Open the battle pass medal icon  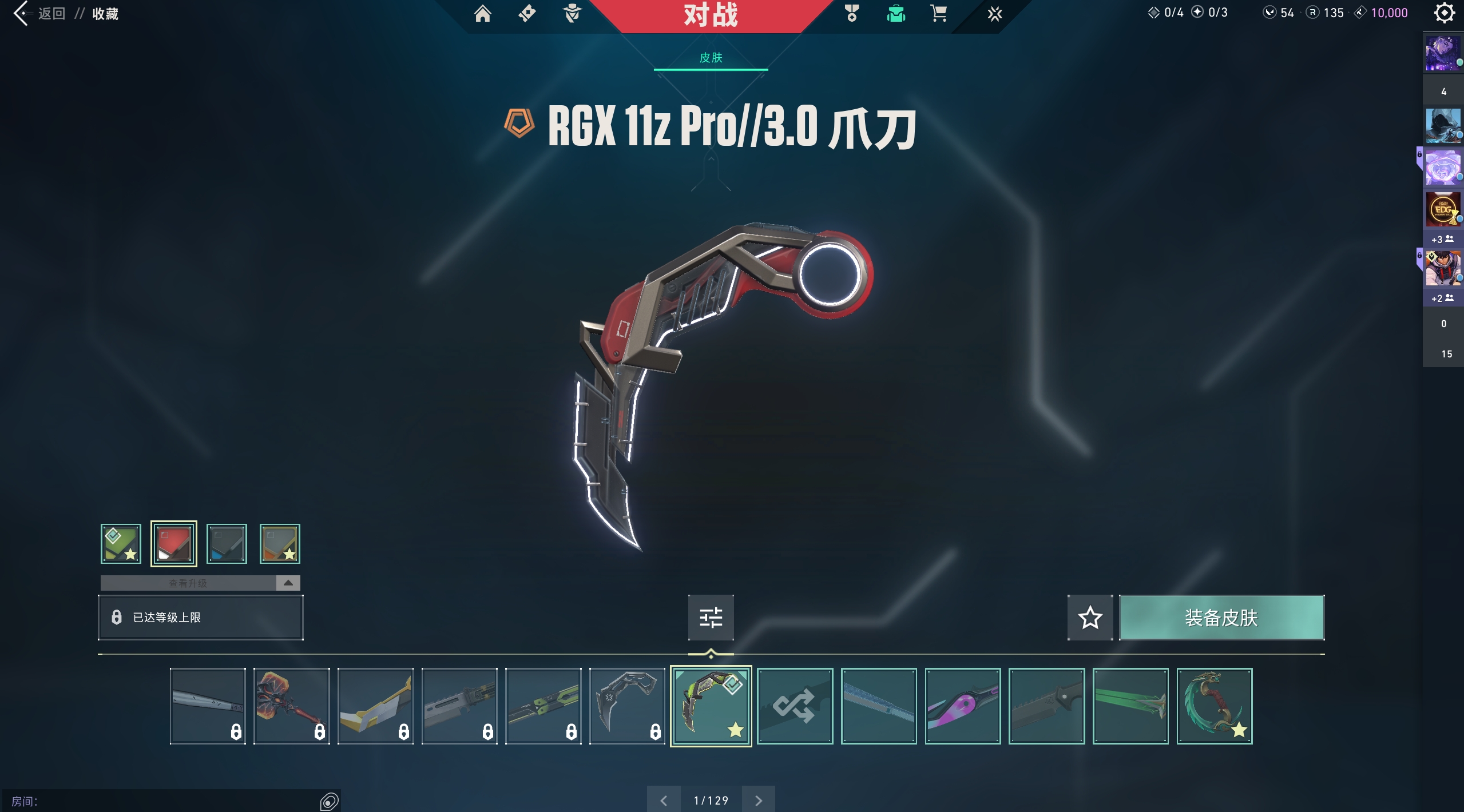click(851, 13)
